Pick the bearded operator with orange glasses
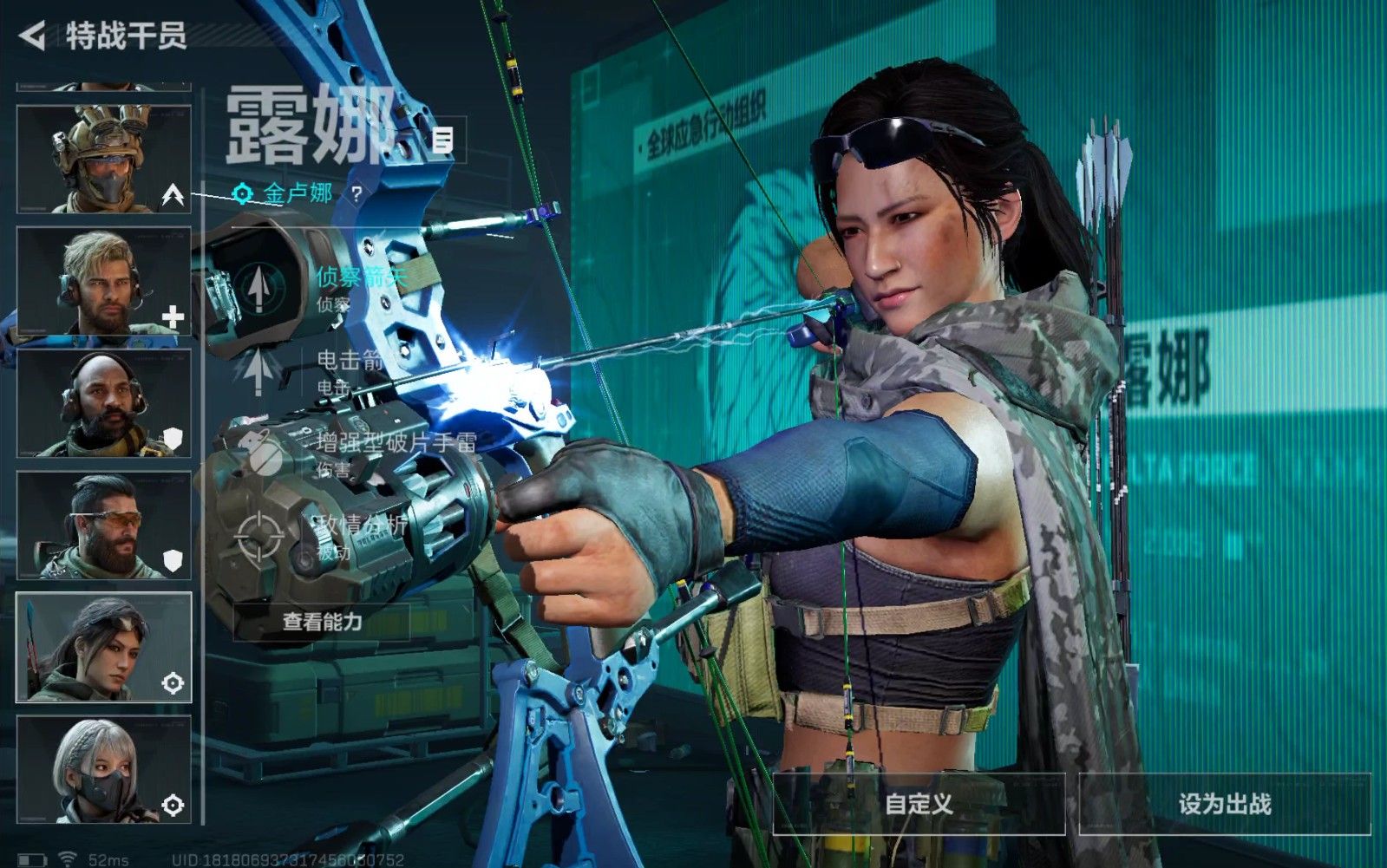1387x868 pixels. (x=103, y=525)
